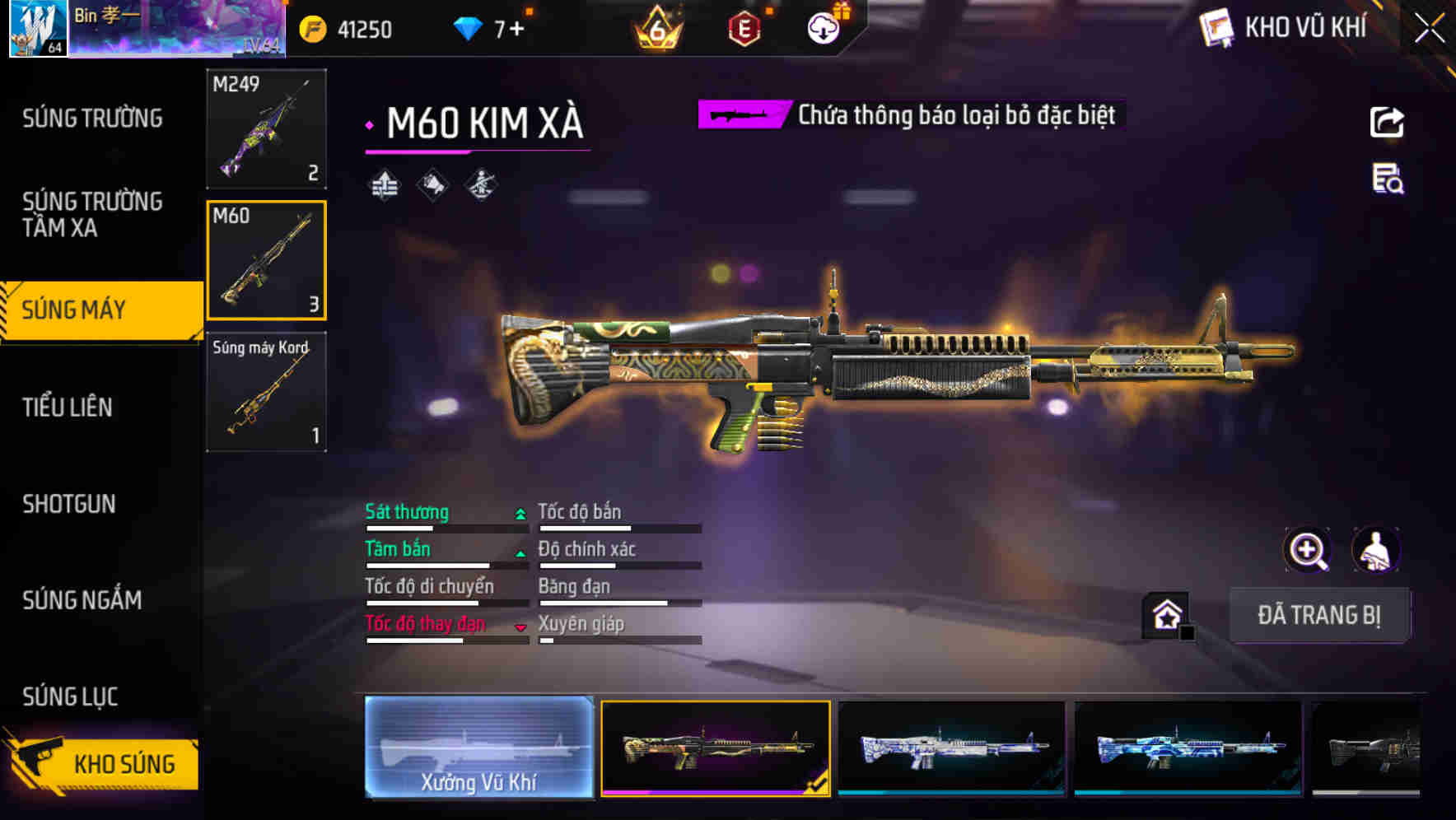
Task: Open the player profile avatar
Action: pos(37,29)
